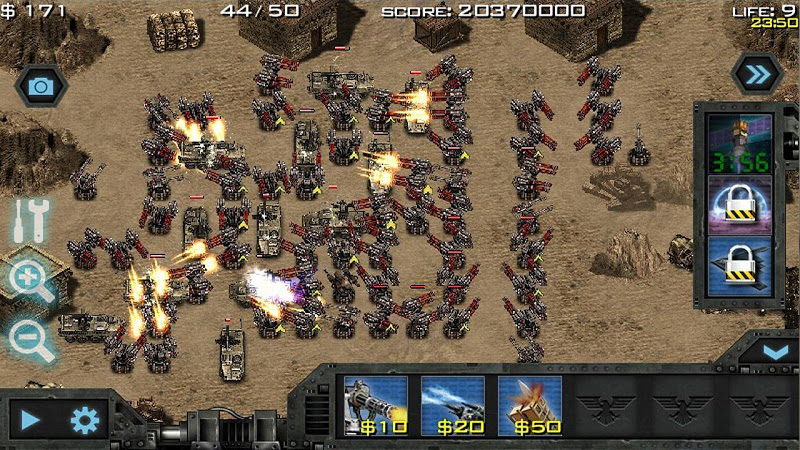Open settings with the gear icon
Image resolution: width=800 pixels, height=450 pixels.
tap(86, 420)
